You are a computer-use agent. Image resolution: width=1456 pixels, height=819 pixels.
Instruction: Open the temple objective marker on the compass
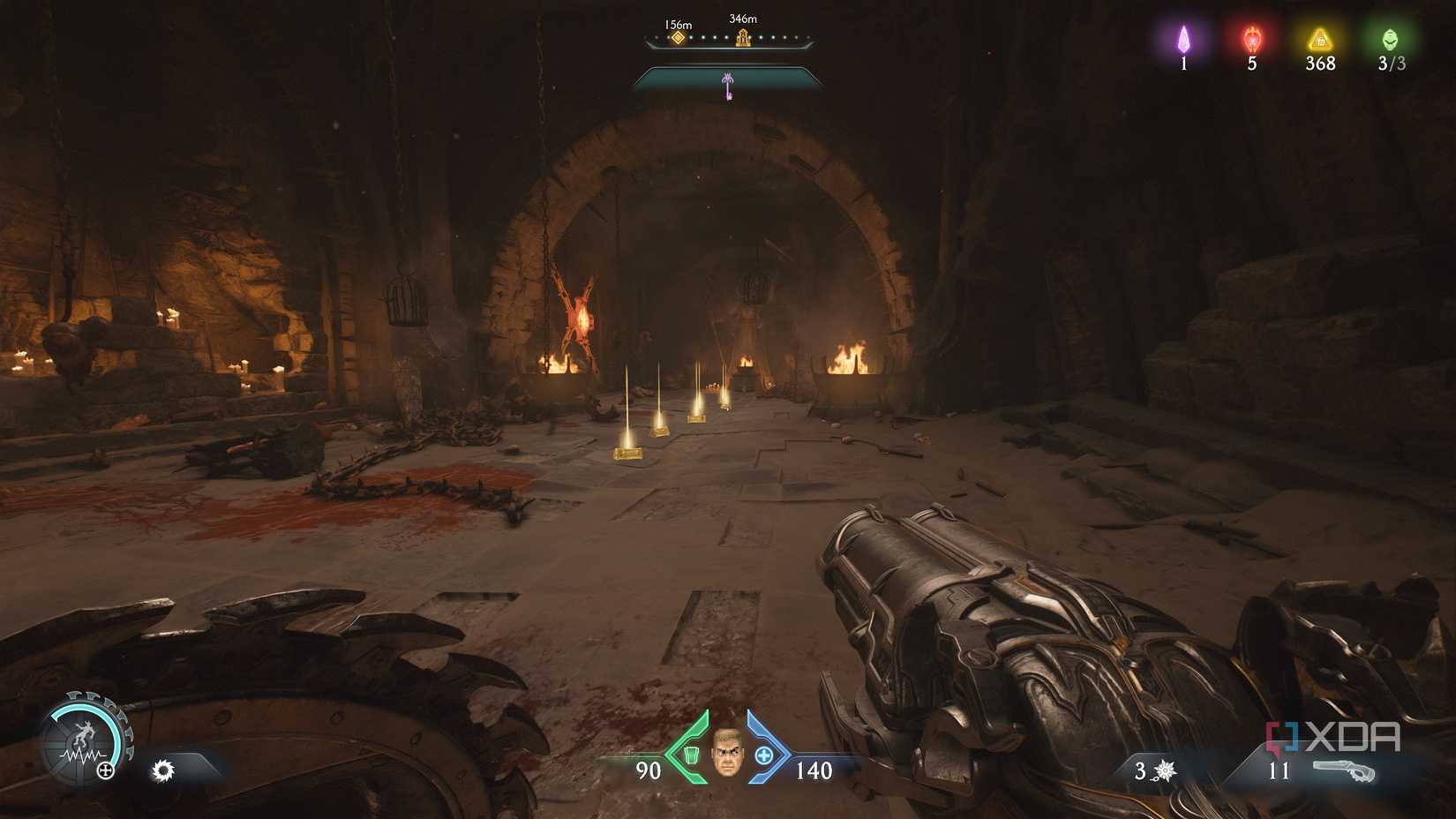tap(744, 37)
